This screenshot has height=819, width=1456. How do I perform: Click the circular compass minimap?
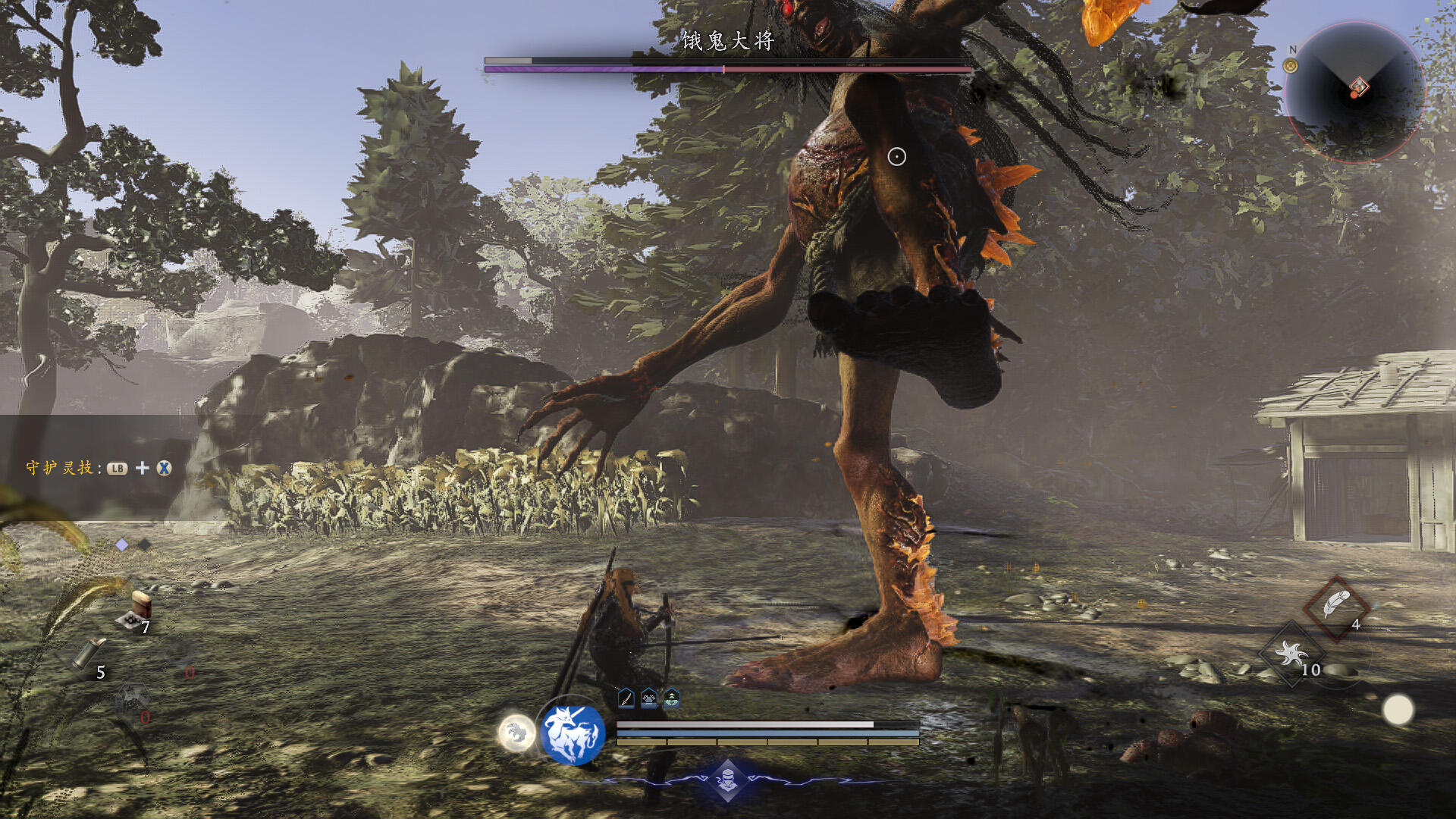coord(1354,91)
